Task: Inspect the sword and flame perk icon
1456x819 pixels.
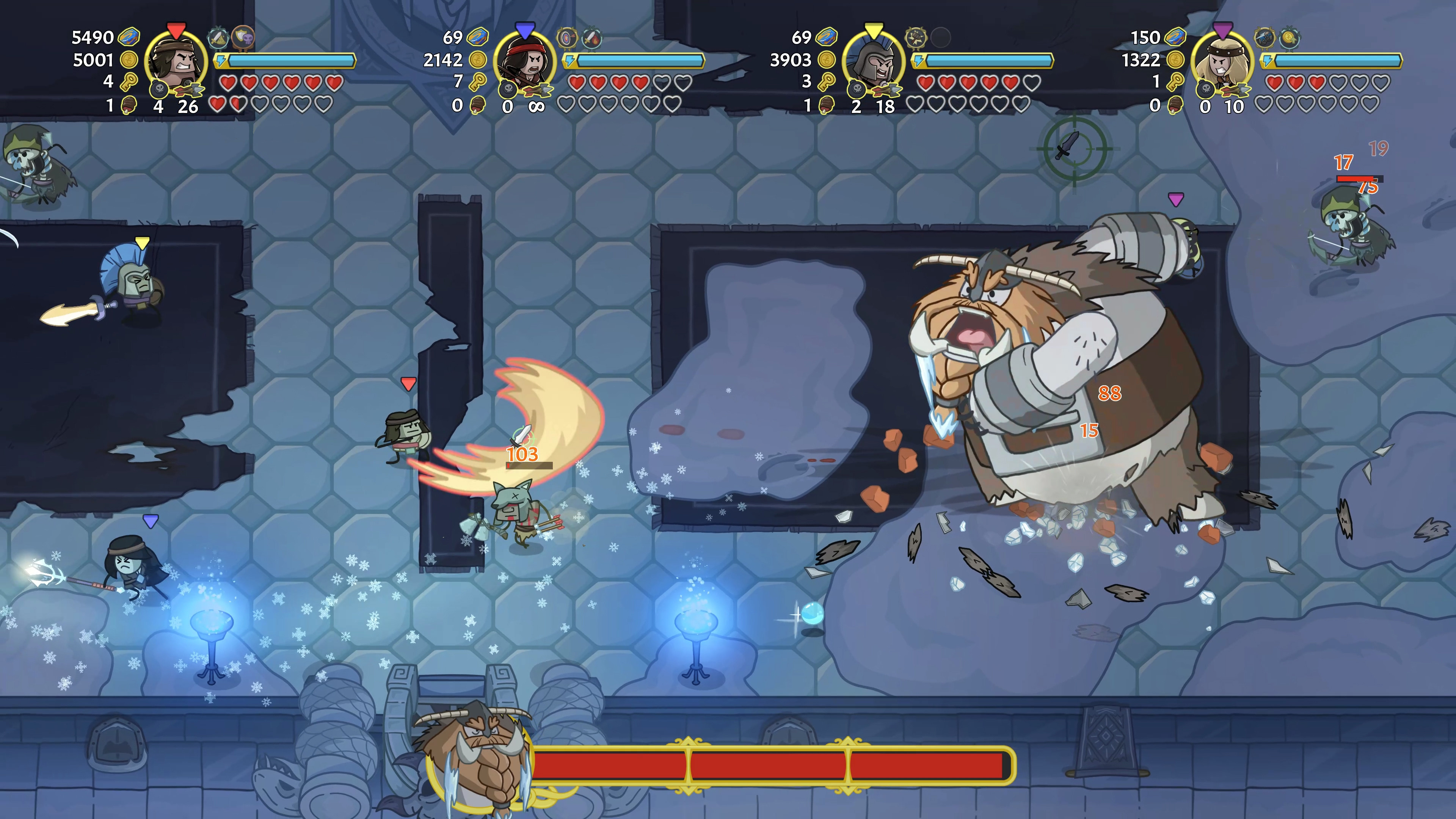Action: [592, 37]
